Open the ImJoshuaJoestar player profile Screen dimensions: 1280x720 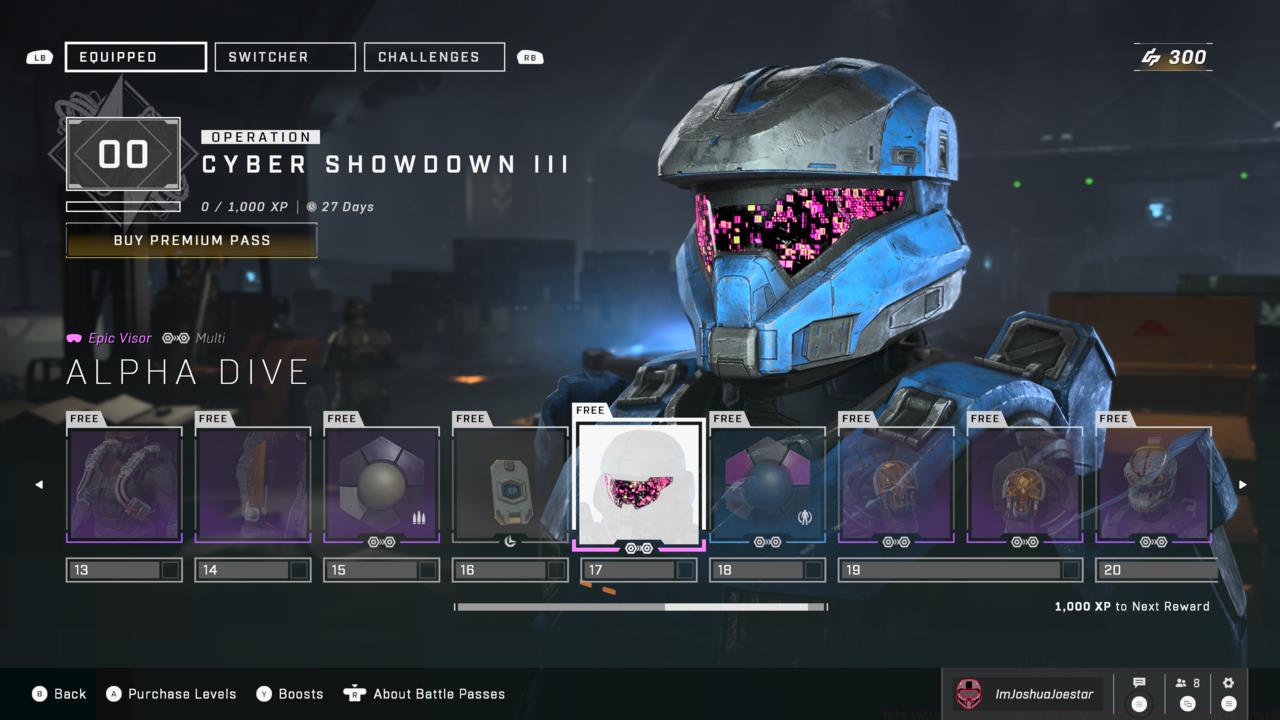1026,694
